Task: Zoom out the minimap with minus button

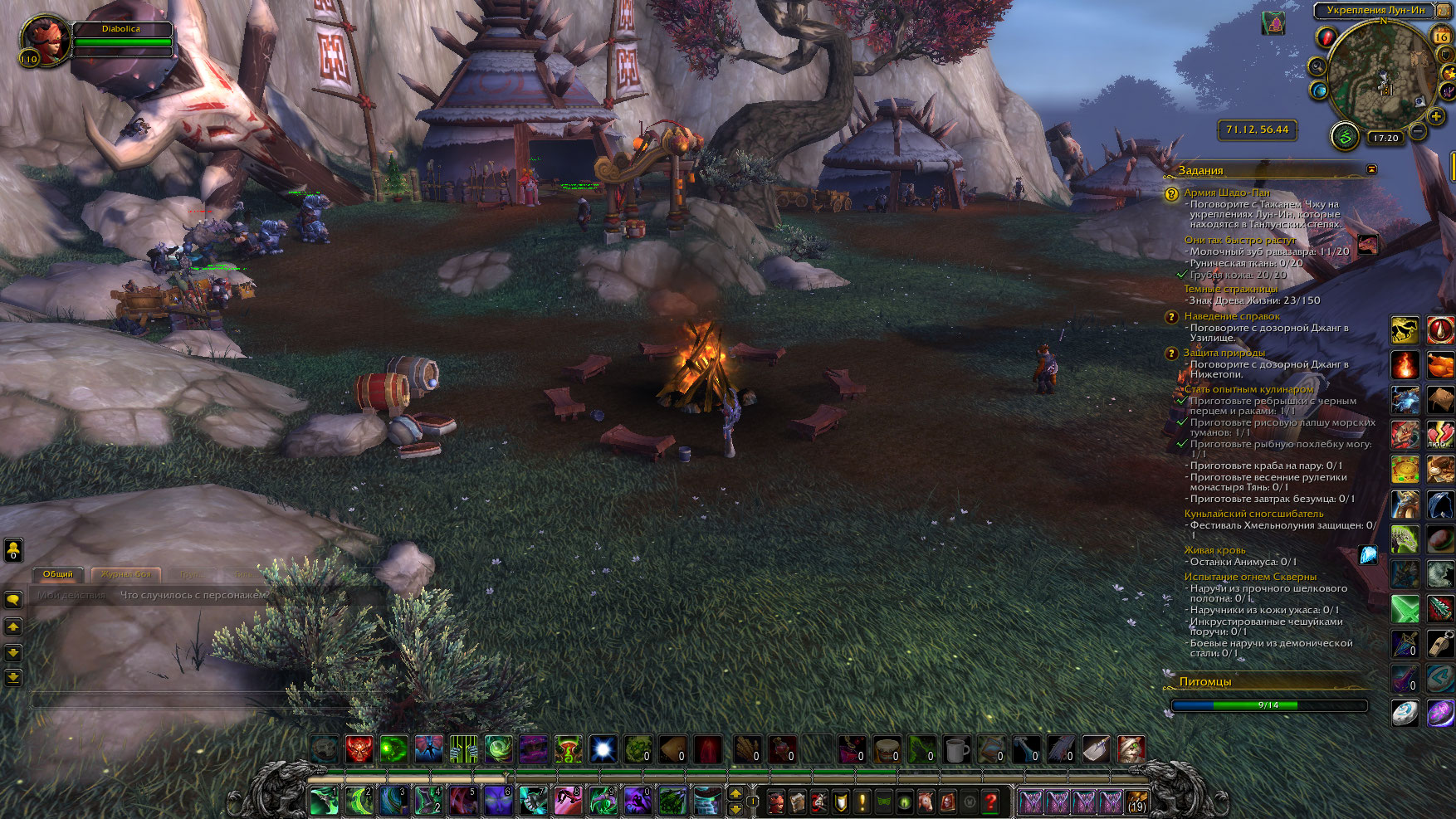Action: 1418,131
